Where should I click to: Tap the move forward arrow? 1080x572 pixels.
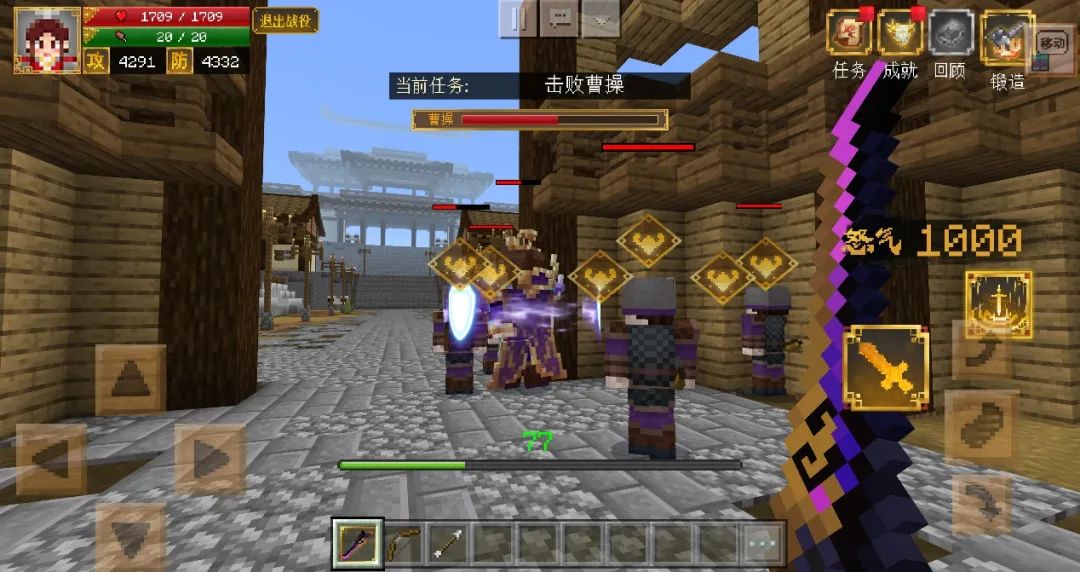pyautogui.click(x=130, y=380)
